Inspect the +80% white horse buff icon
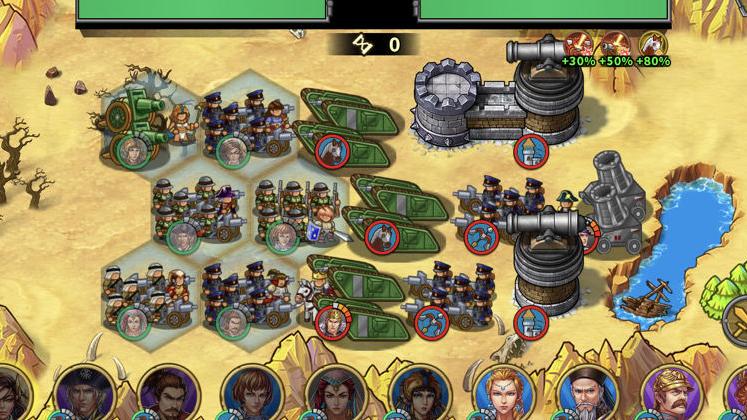 pos(653,44)
